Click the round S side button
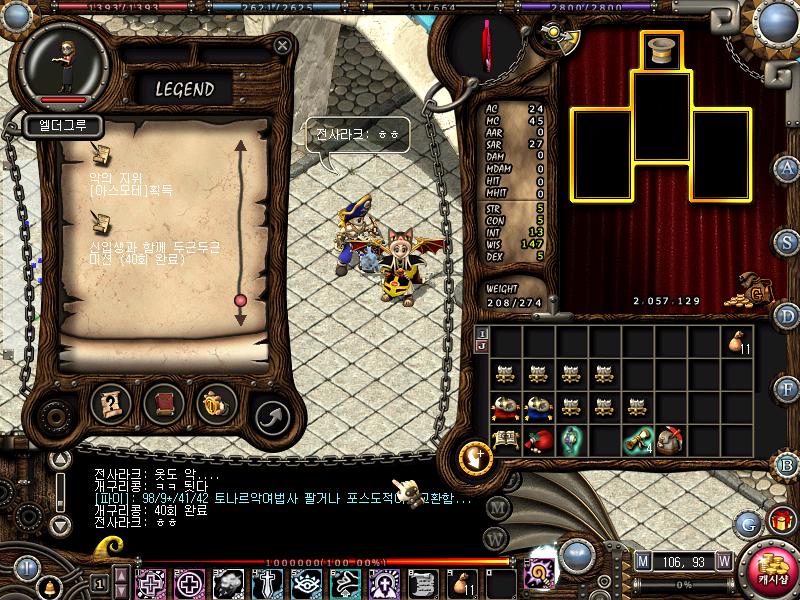The width and height of the screenshot is (800, 600). coord(788,242)
